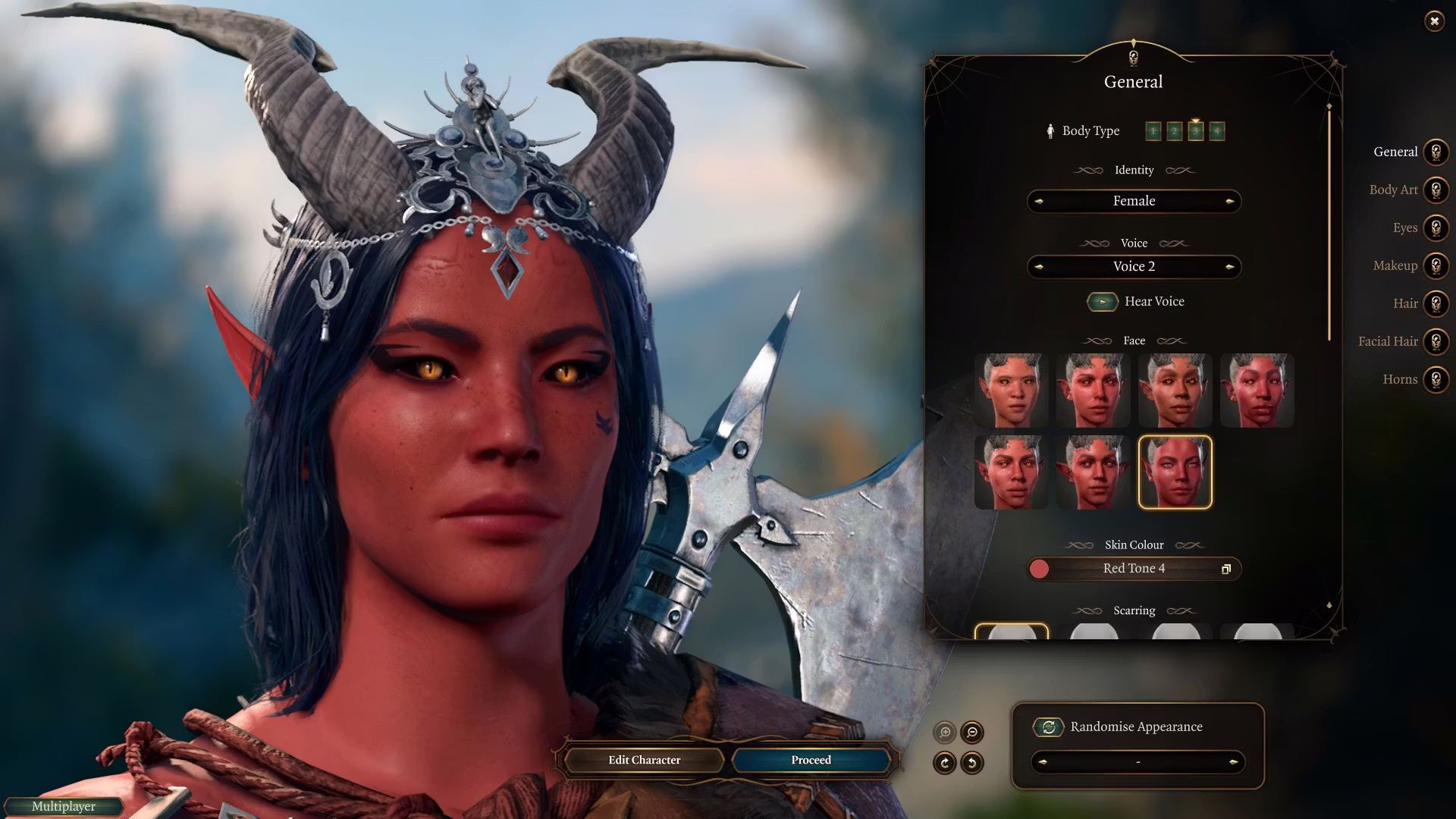Play the Hear Voice sample
This screenshot has width=1456, height=819.
pyautogui.click(x=1102, y=302)
